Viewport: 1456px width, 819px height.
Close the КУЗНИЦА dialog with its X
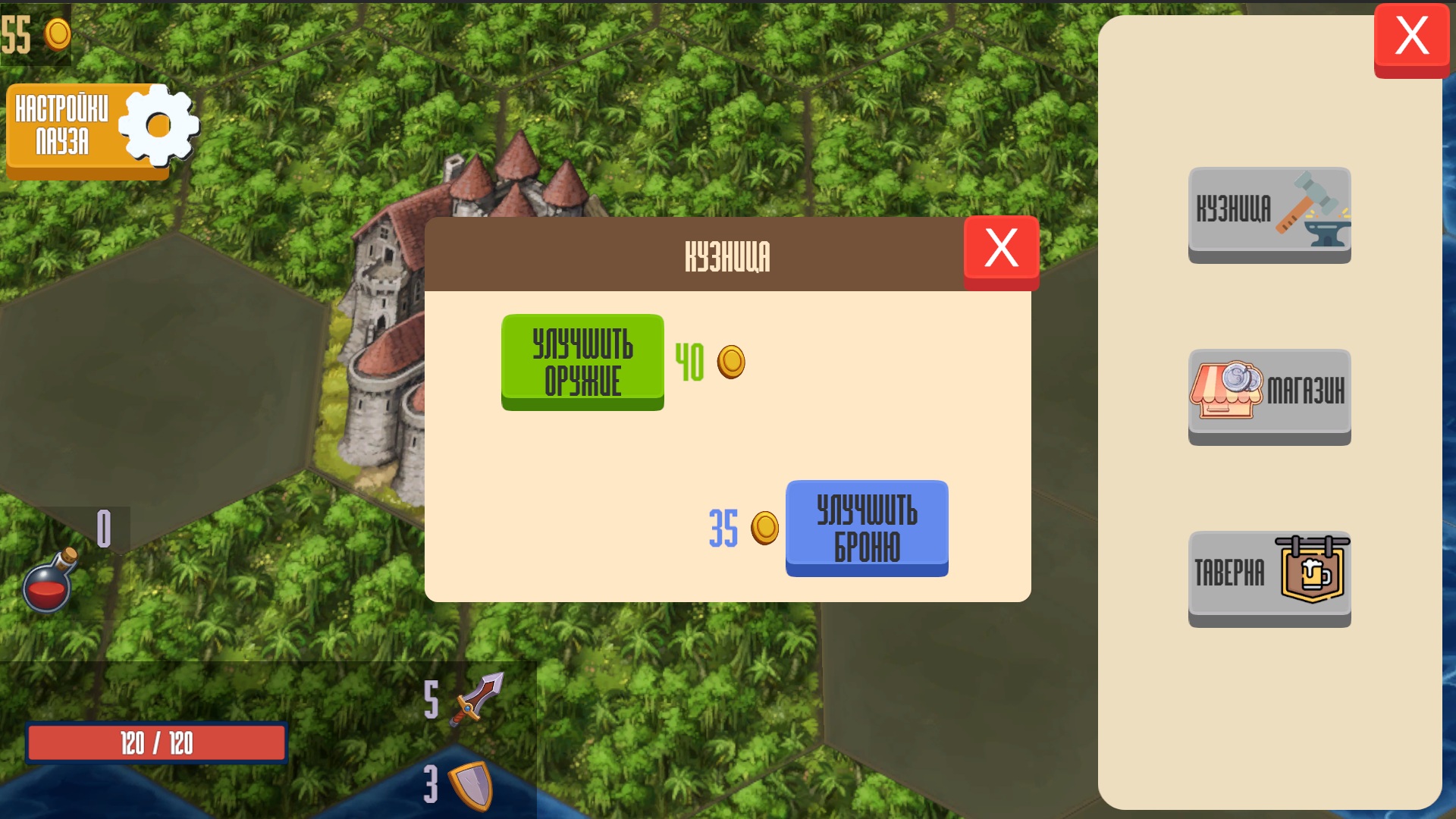click(1000, 248)
